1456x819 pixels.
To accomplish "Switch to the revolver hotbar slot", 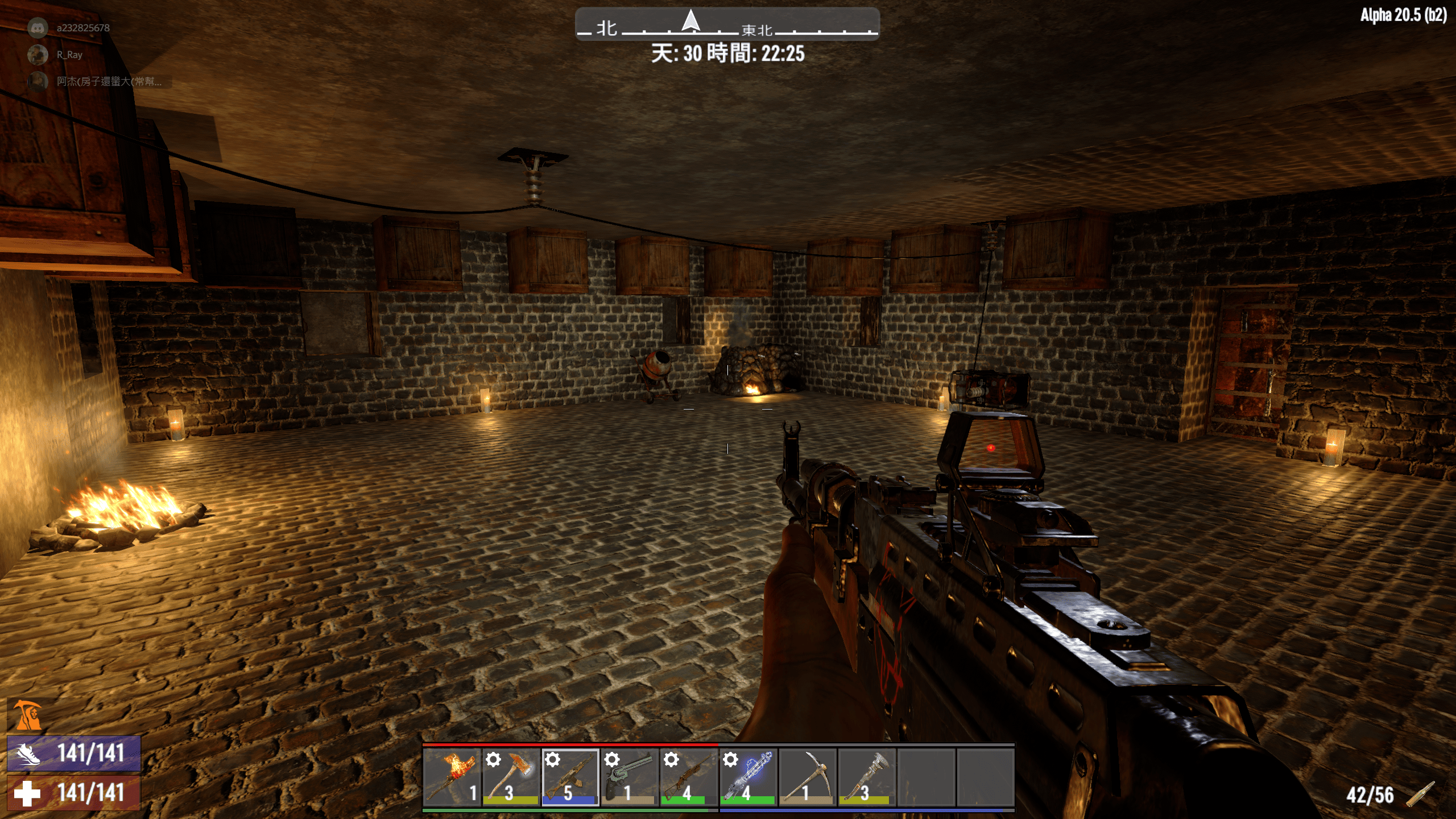I will coord(629,777).
